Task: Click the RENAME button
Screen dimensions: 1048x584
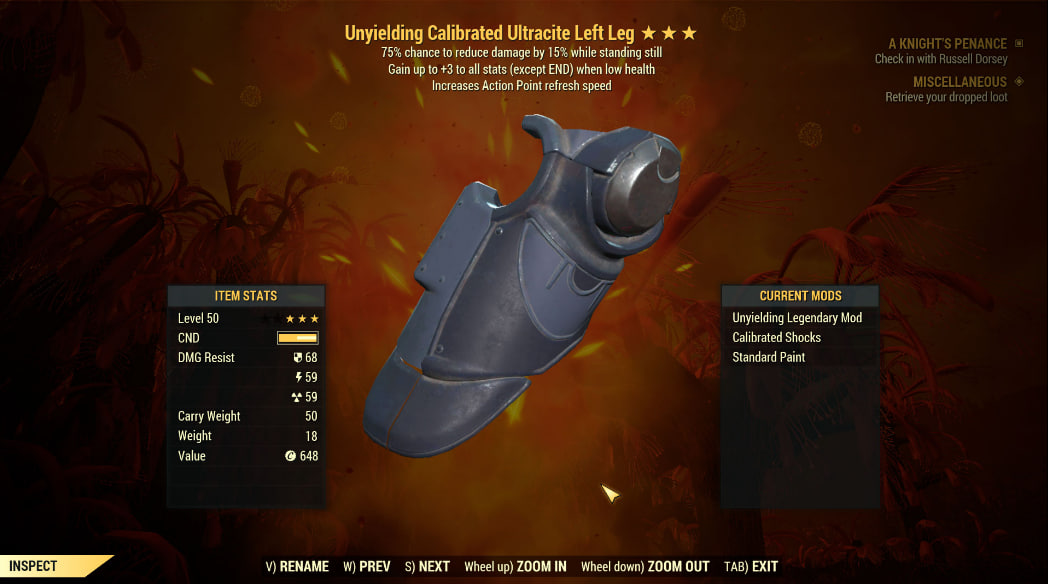Action: click(297, 566)
